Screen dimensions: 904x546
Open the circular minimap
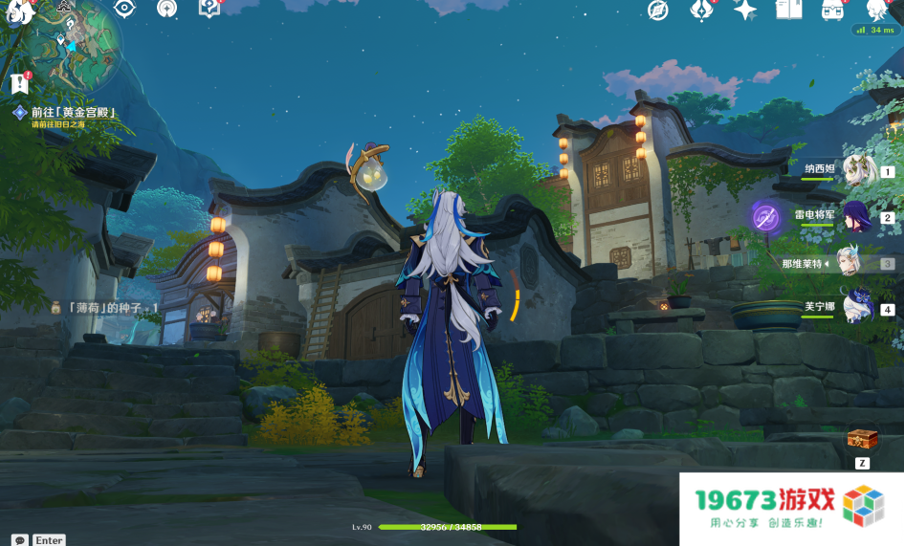click(x=75, y=45)
